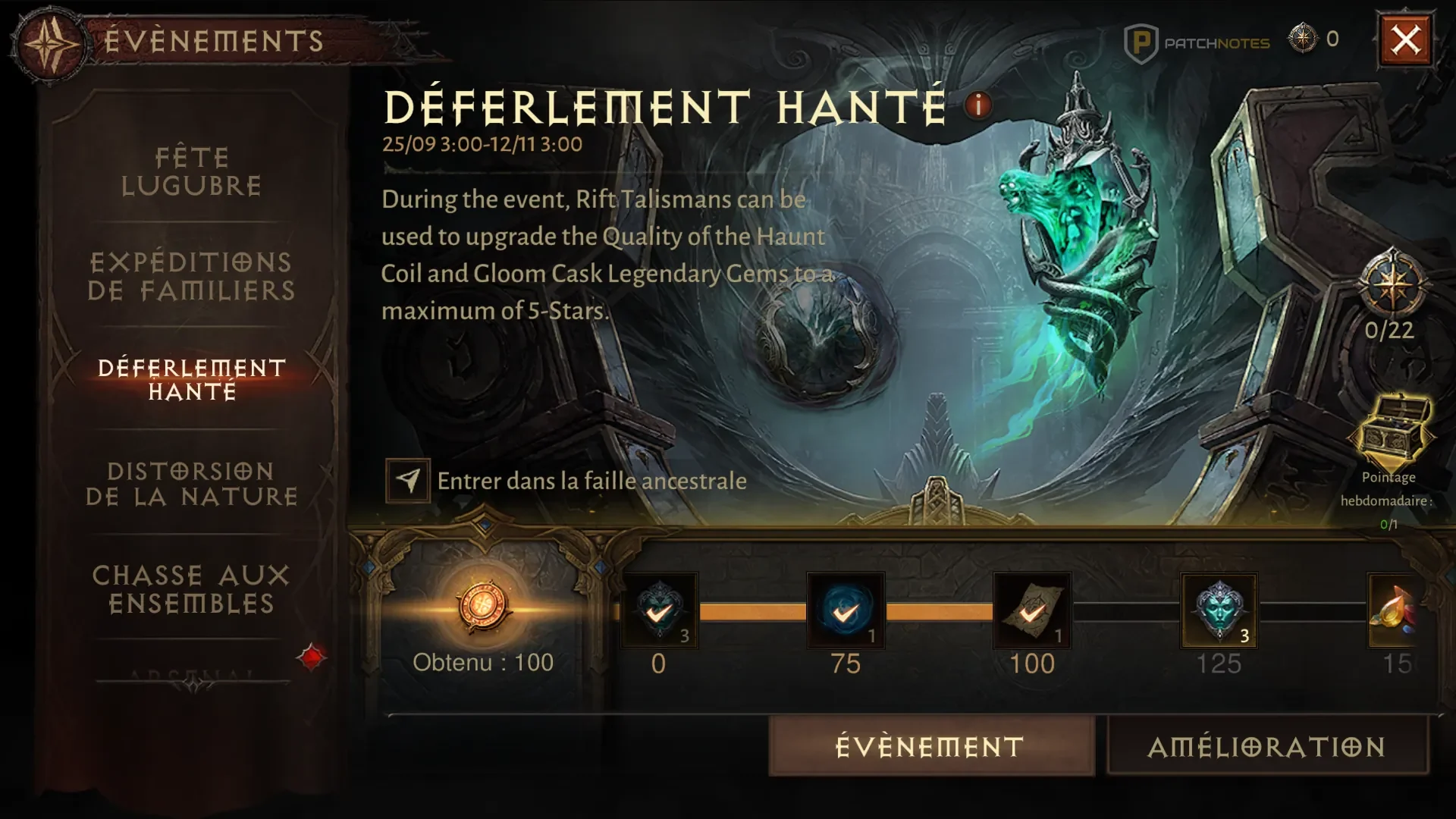Select the claimed 0-point reward
Screen dimensions: 1456x819
pos(659,610)
